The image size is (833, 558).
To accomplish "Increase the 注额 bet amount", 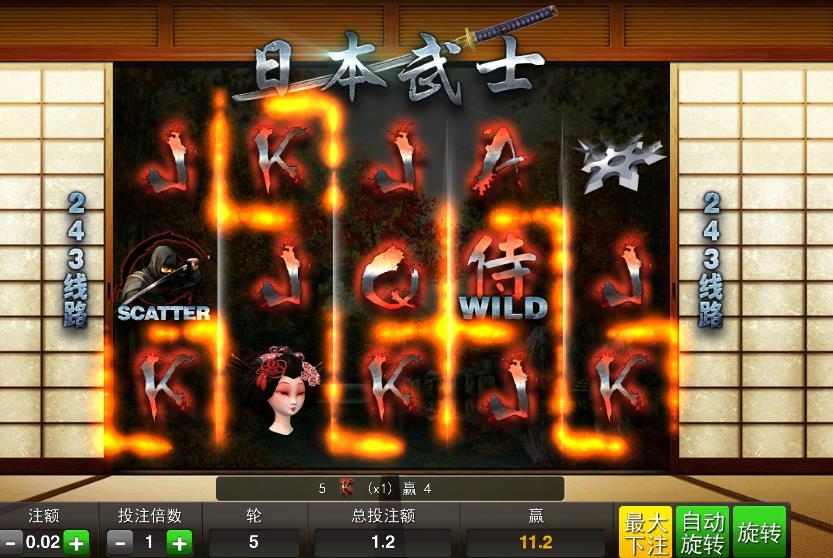I will point(77,543).
